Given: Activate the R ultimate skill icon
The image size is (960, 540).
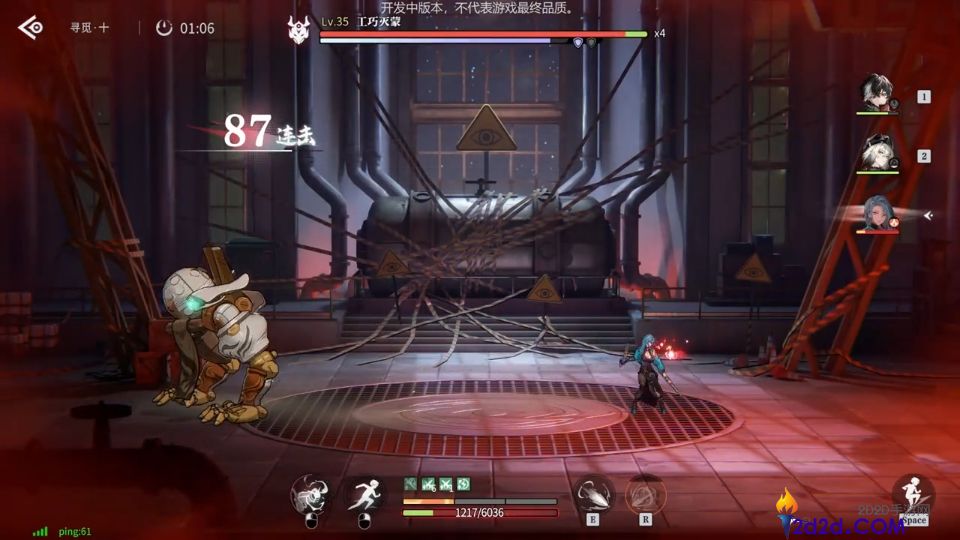Looking at the screenshot, I should pyautogui.click(x=645, y=494).
